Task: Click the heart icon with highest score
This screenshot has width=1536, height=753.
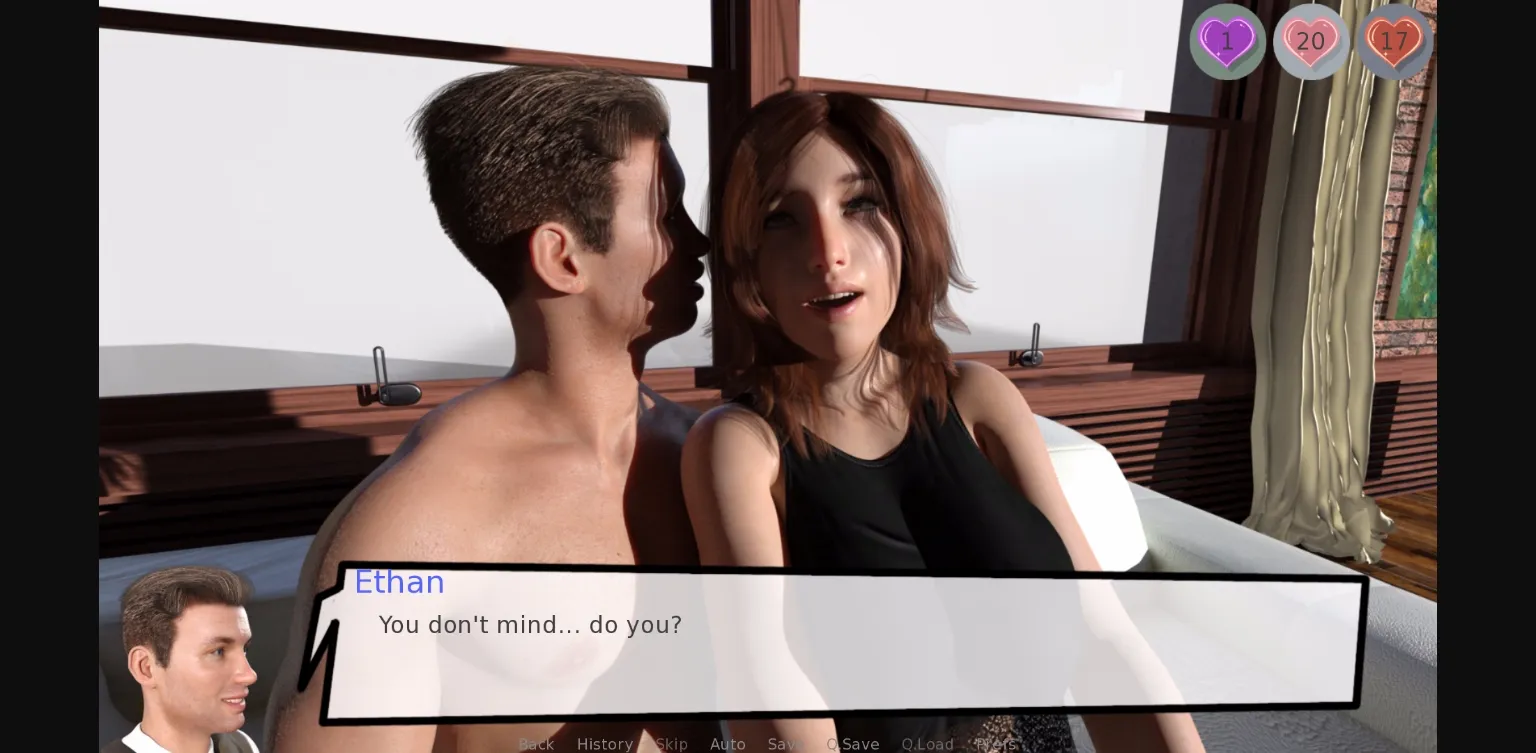Action: point(1311,41)
